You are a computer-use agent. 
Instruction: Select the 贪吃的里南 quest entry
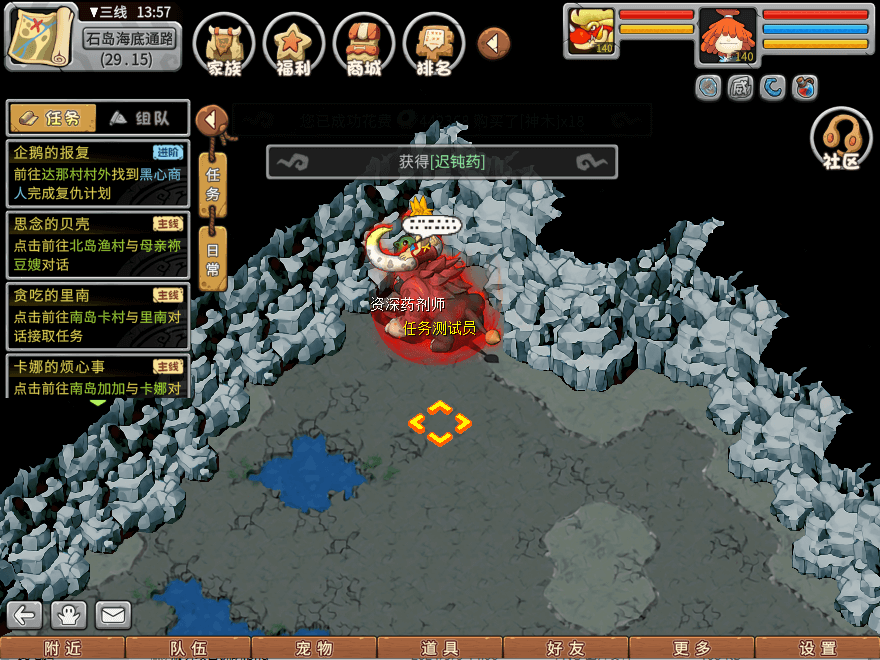[x=98, y=315]
